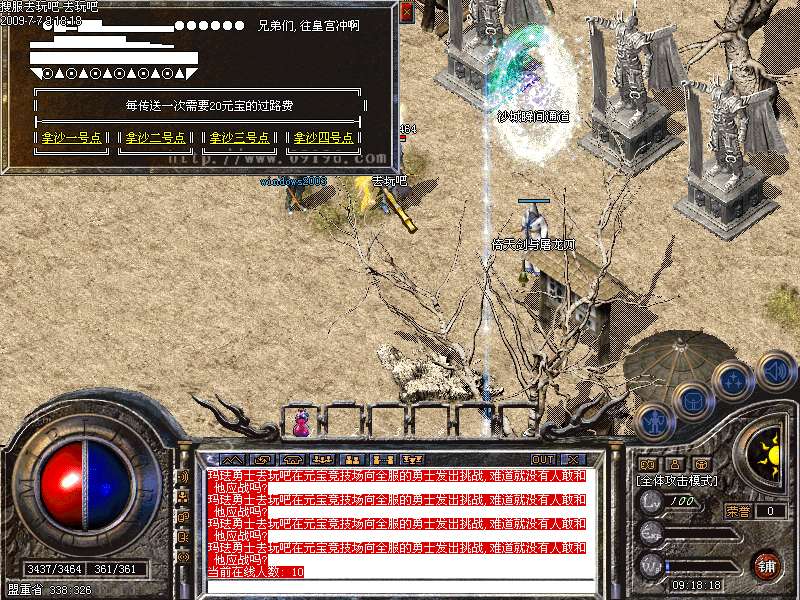The image size is (800, 600).
Task: Open the skills round button with four stars
Action: click(x=734, y=381)
